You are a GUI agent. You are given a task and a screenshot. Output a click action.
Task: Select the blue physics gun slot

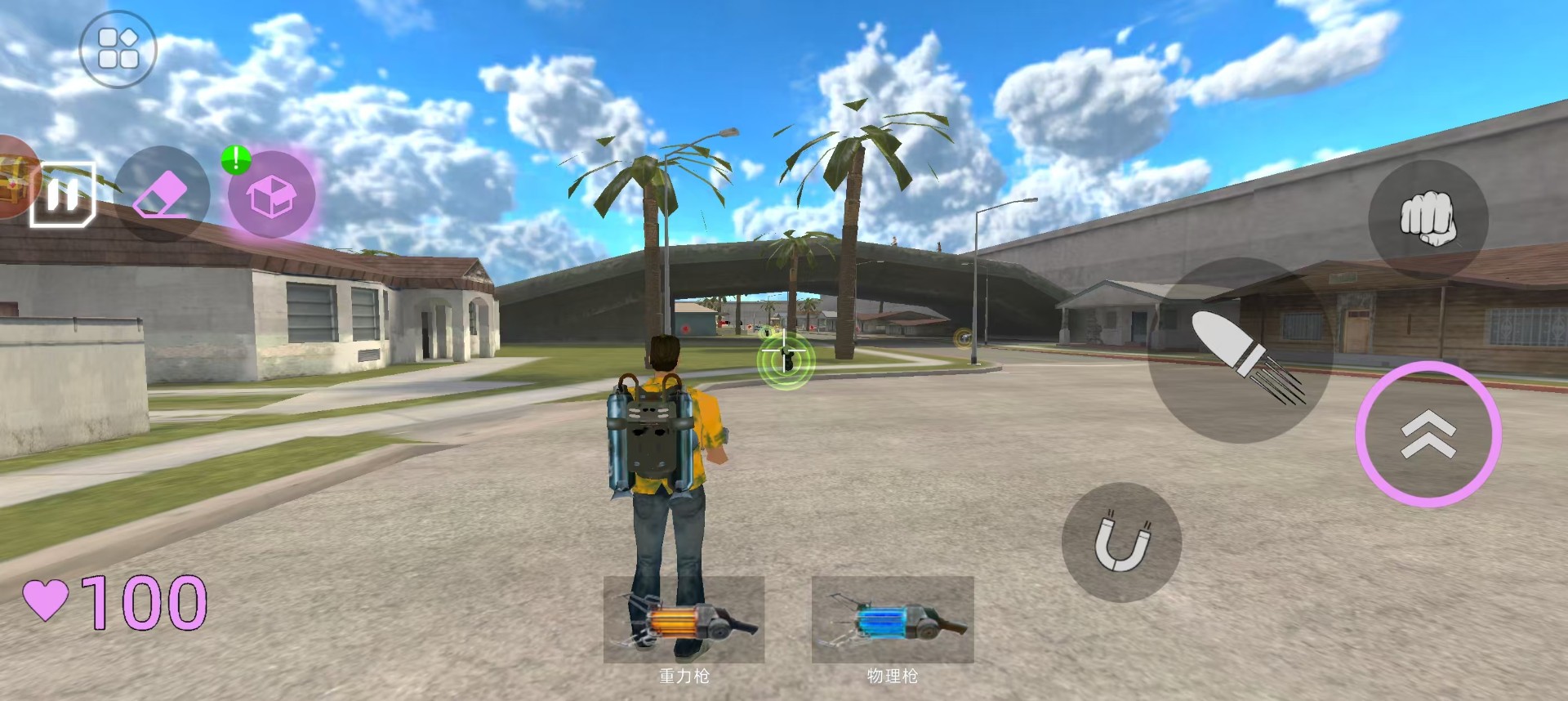click(x=893, y=620)
